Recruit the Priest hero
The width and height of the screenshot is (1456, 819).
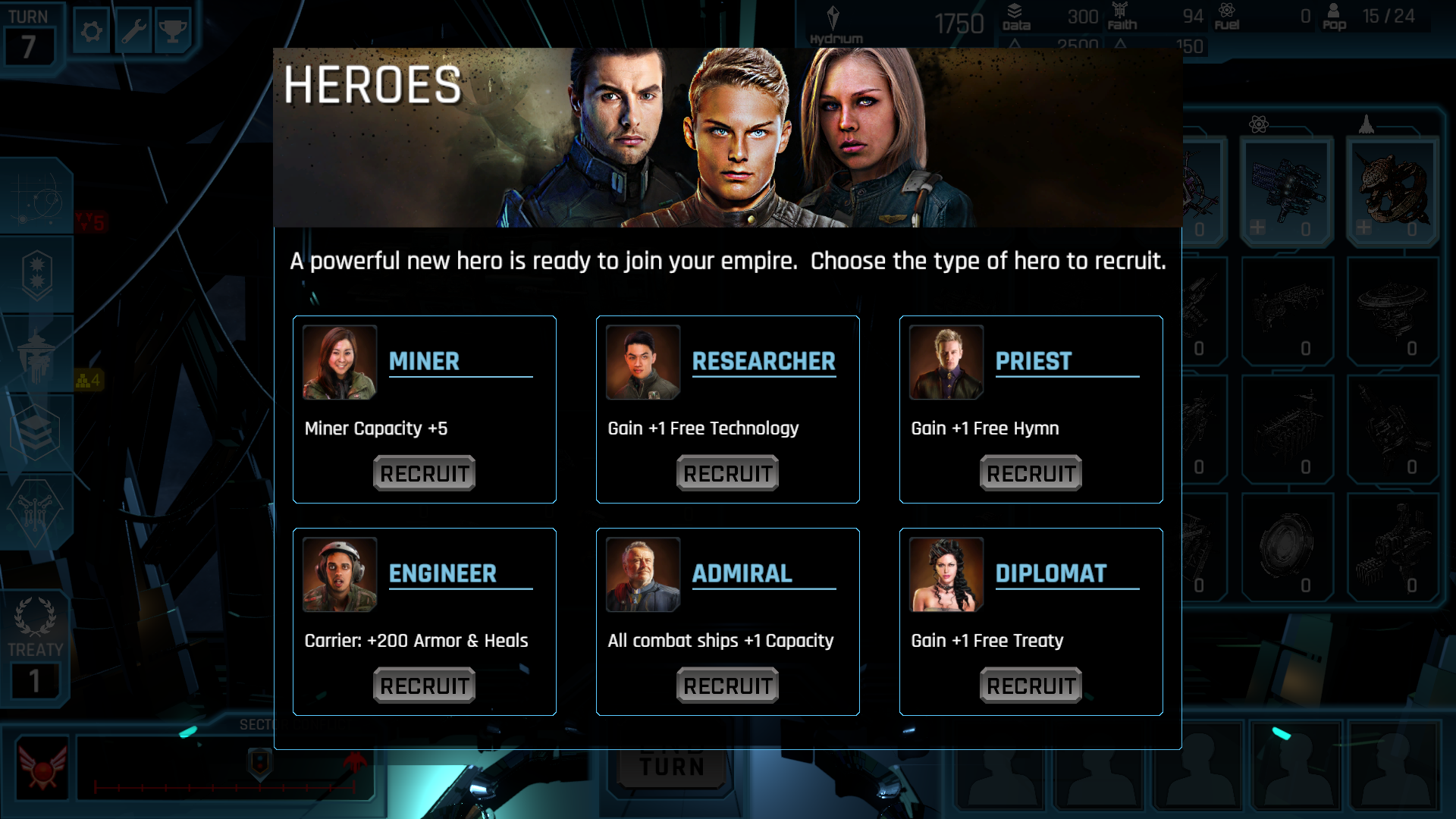point(1031,473)
